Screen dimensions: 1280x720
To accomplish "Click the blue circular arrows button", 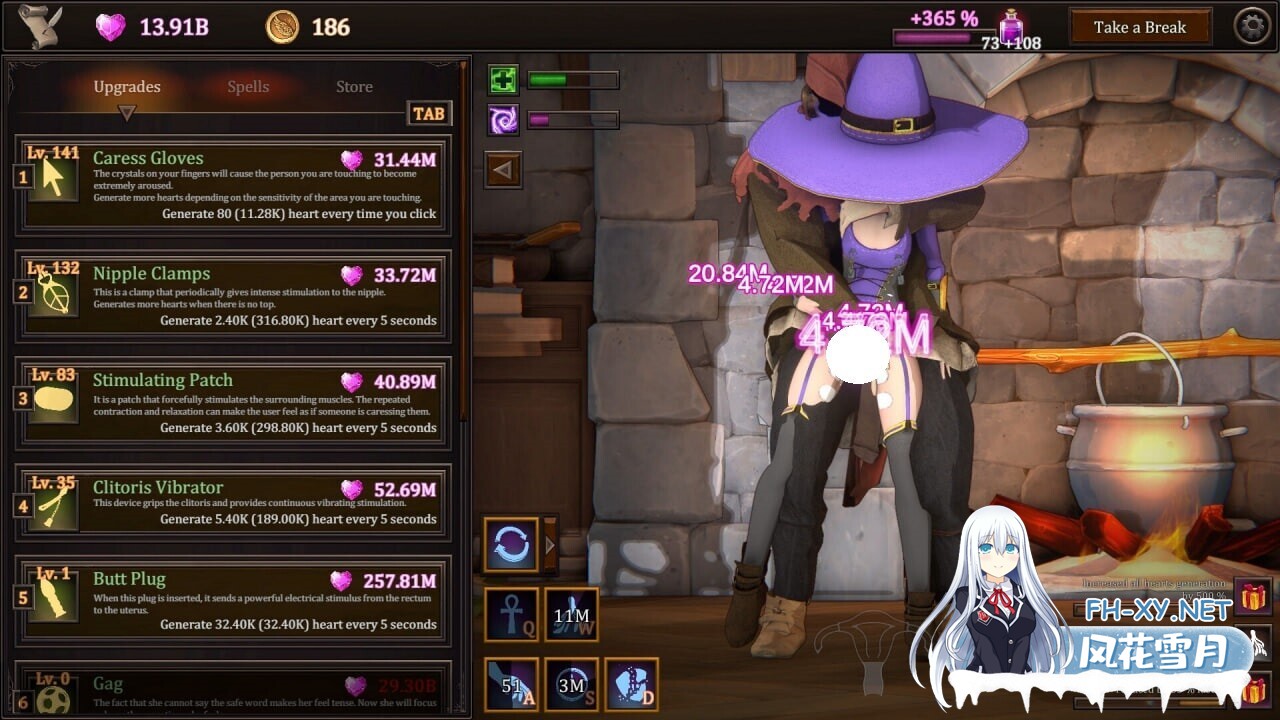I will click(511, 545).
